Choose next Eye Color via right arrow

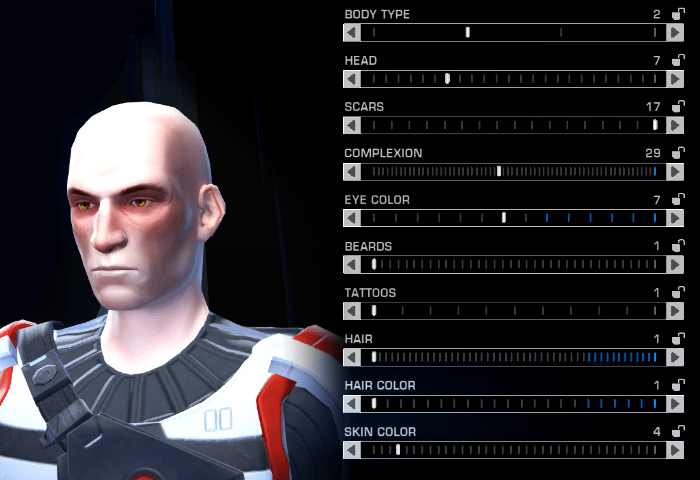676,217
